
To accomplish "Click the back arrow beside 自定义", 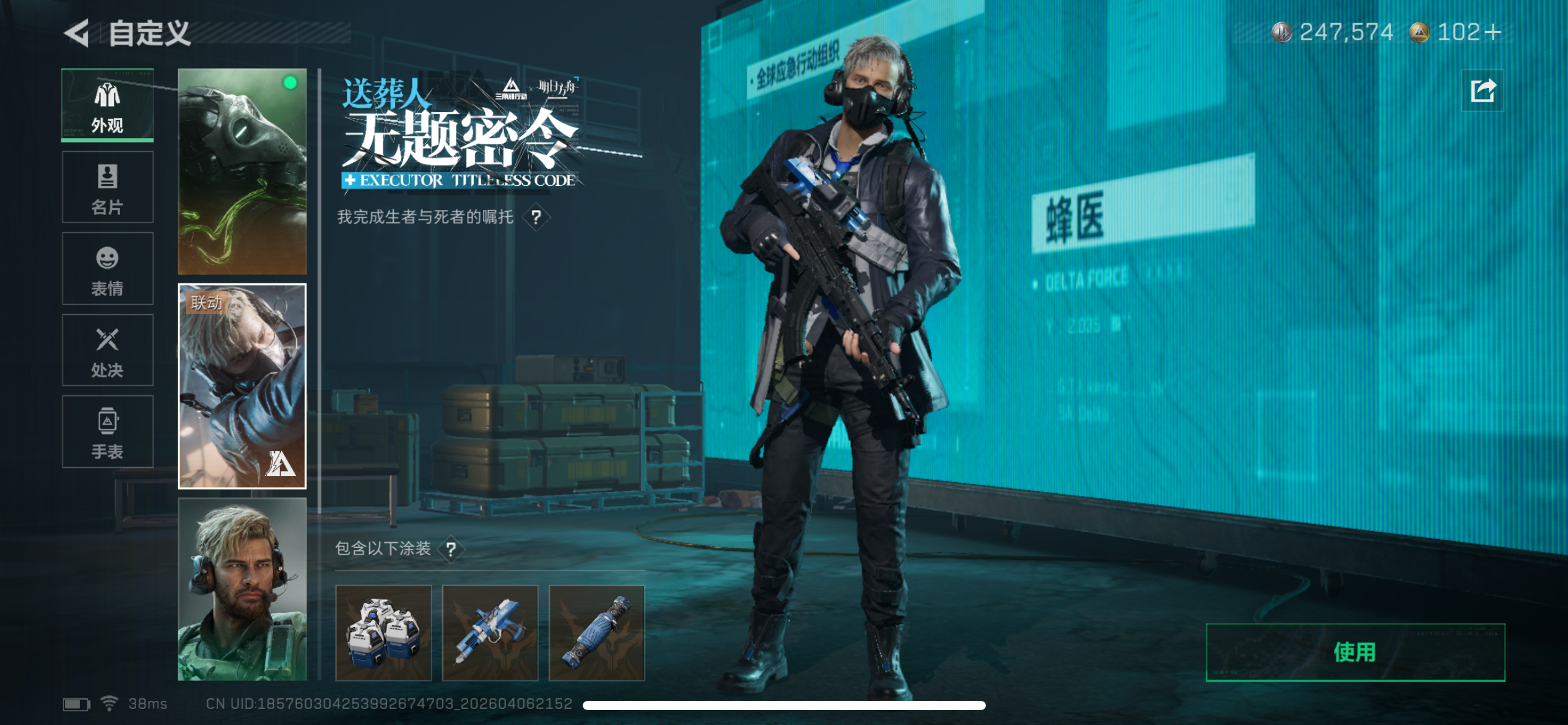I will pyautogui.click(x=75, y=35).
